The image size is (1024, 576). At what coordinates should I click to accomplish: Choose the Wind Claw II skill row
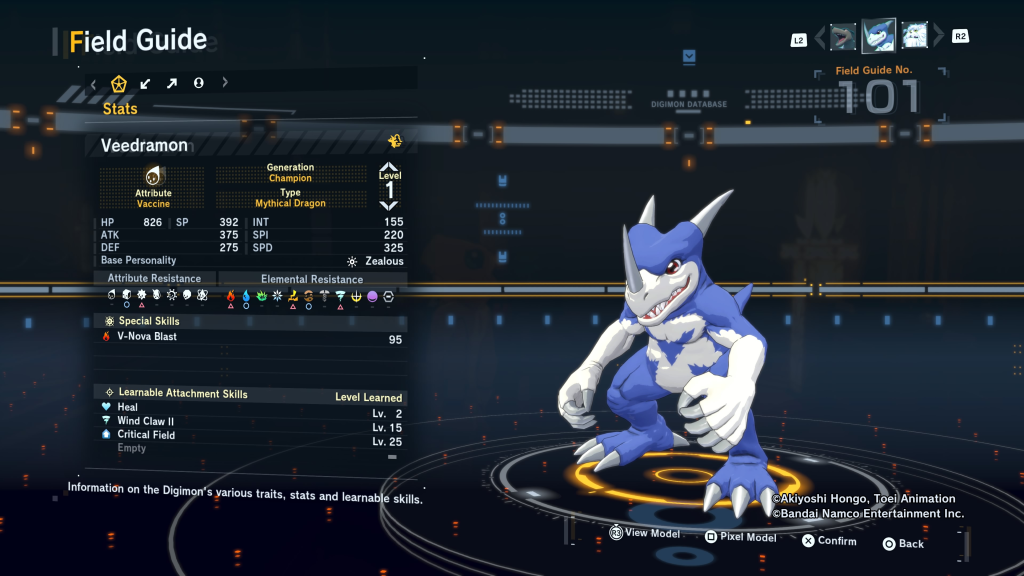click(250, 422)
